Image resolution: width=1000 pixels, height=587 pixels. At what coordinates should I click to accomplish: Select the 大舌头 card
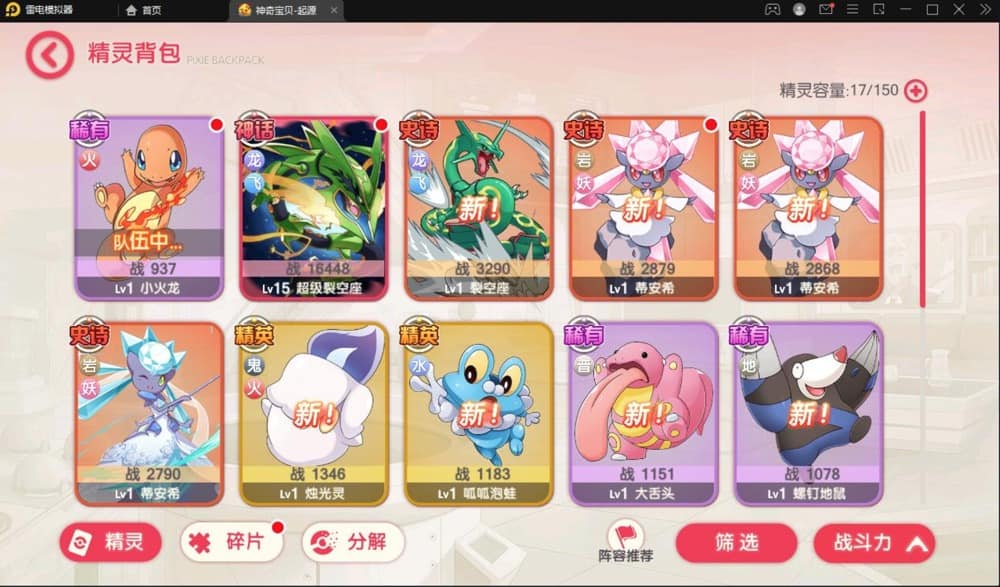coord(643,413)
